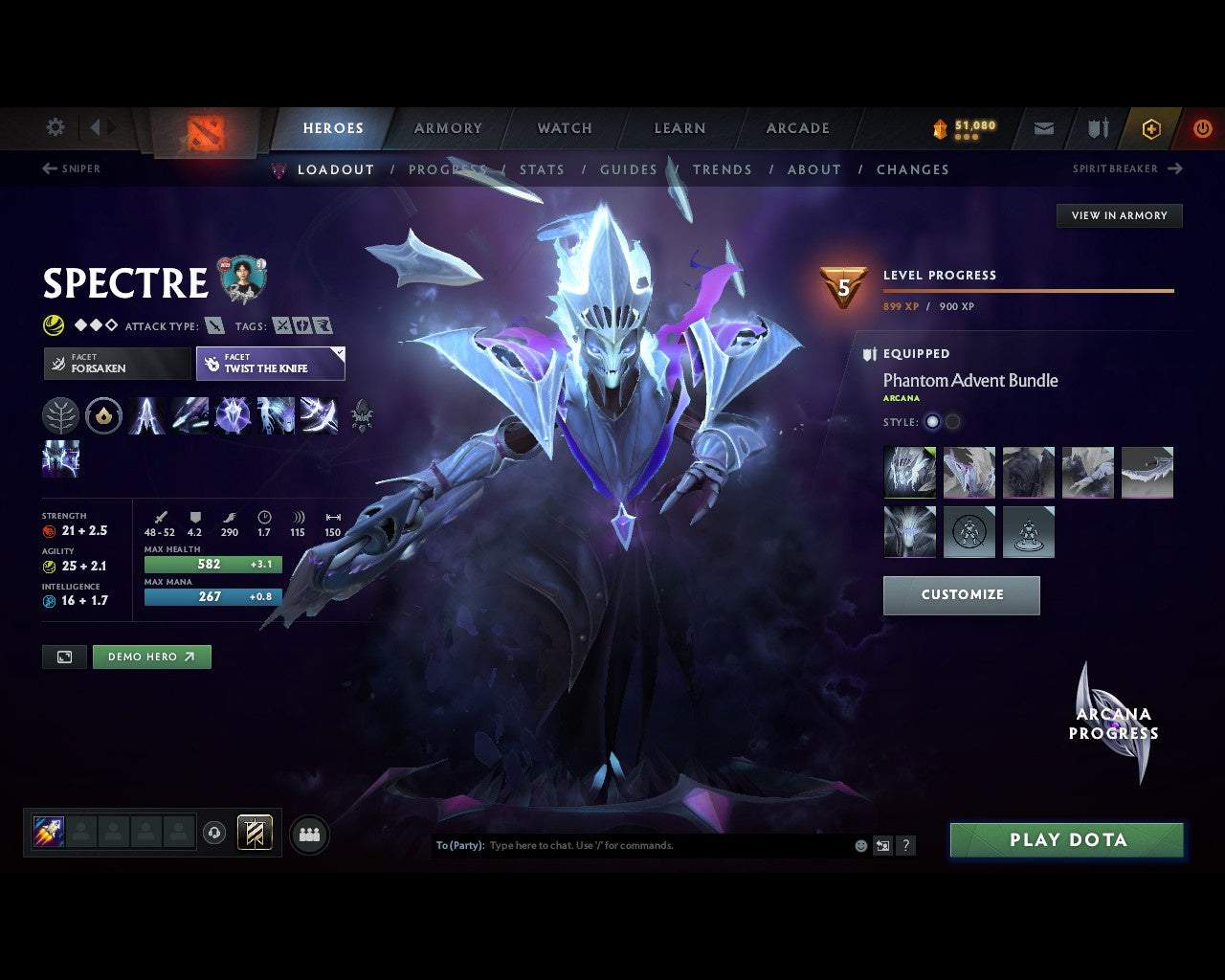Open the Dota 2 home logo

tap(204, 131)
